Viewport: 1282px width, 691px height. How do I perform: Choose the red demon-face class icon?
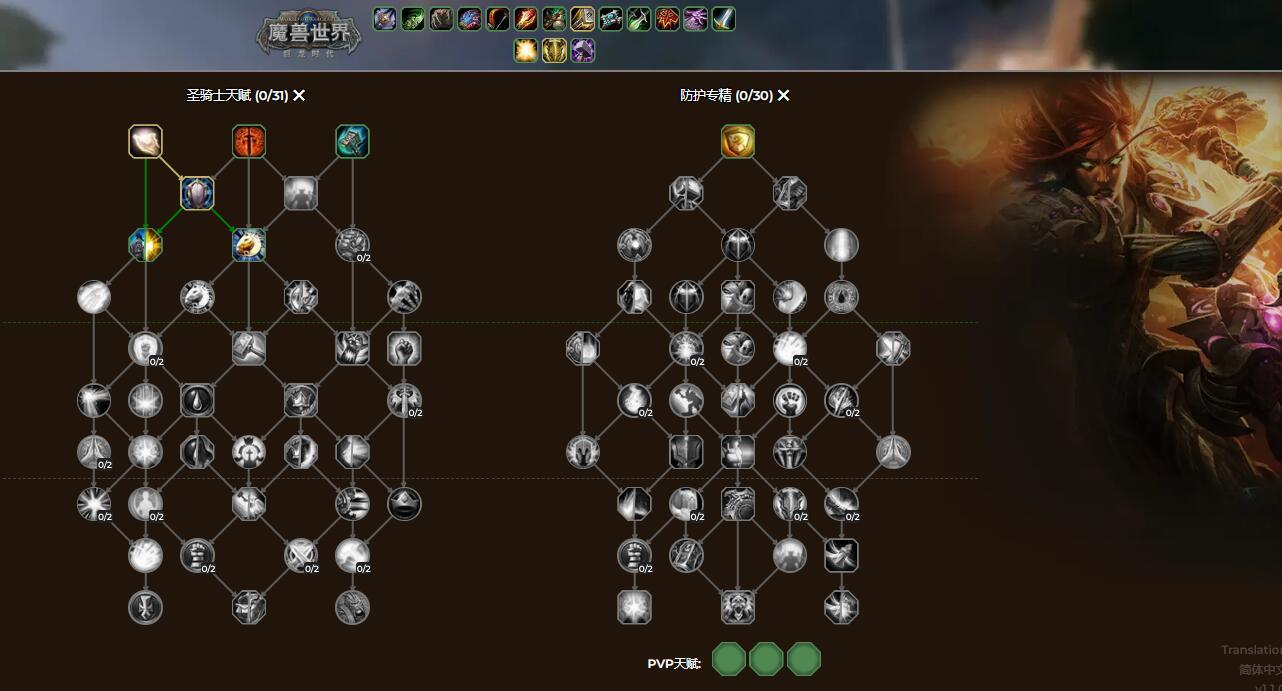pos(668,19)
